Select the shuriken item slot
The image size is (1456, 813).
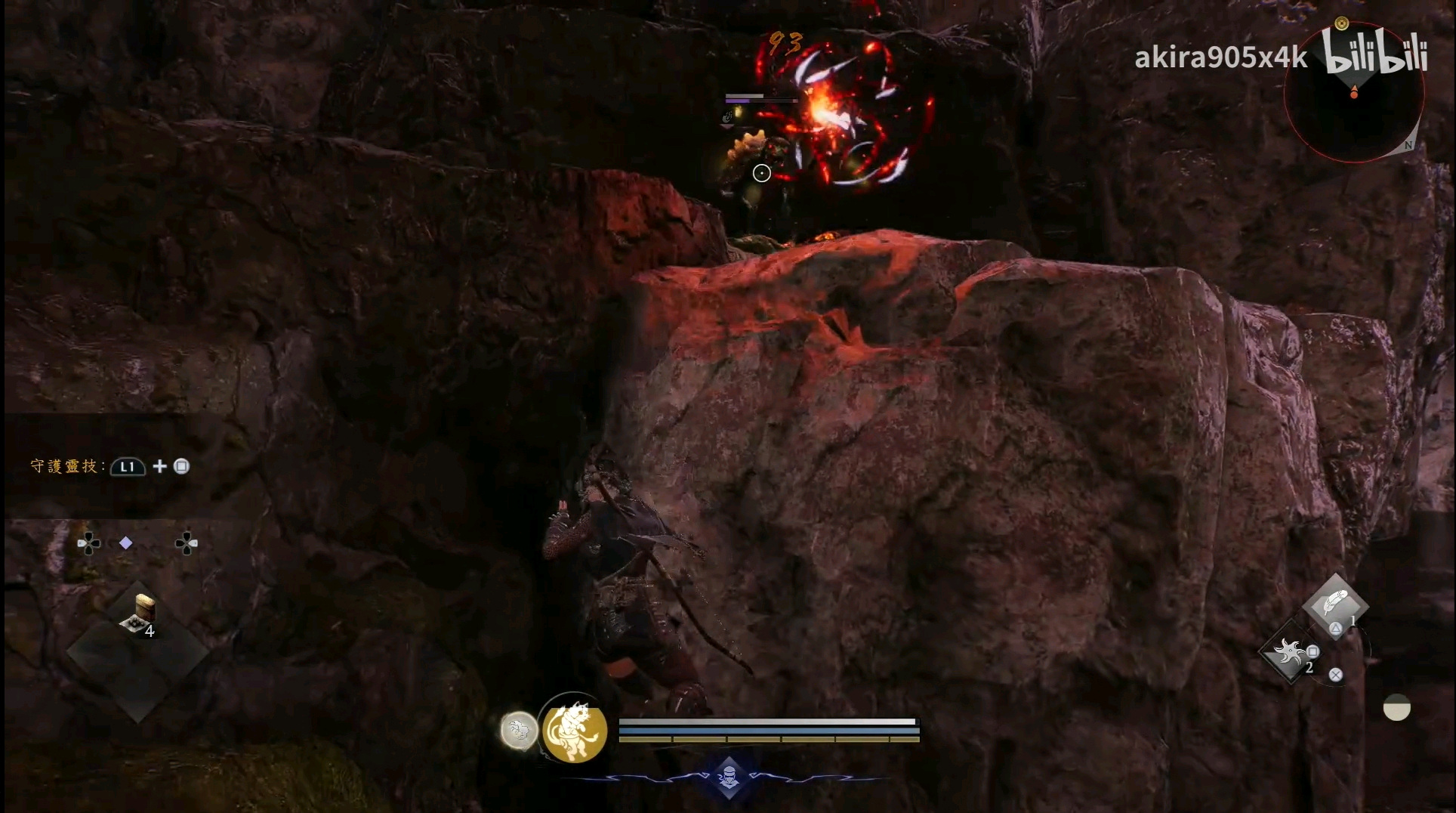click(1289, 653)
